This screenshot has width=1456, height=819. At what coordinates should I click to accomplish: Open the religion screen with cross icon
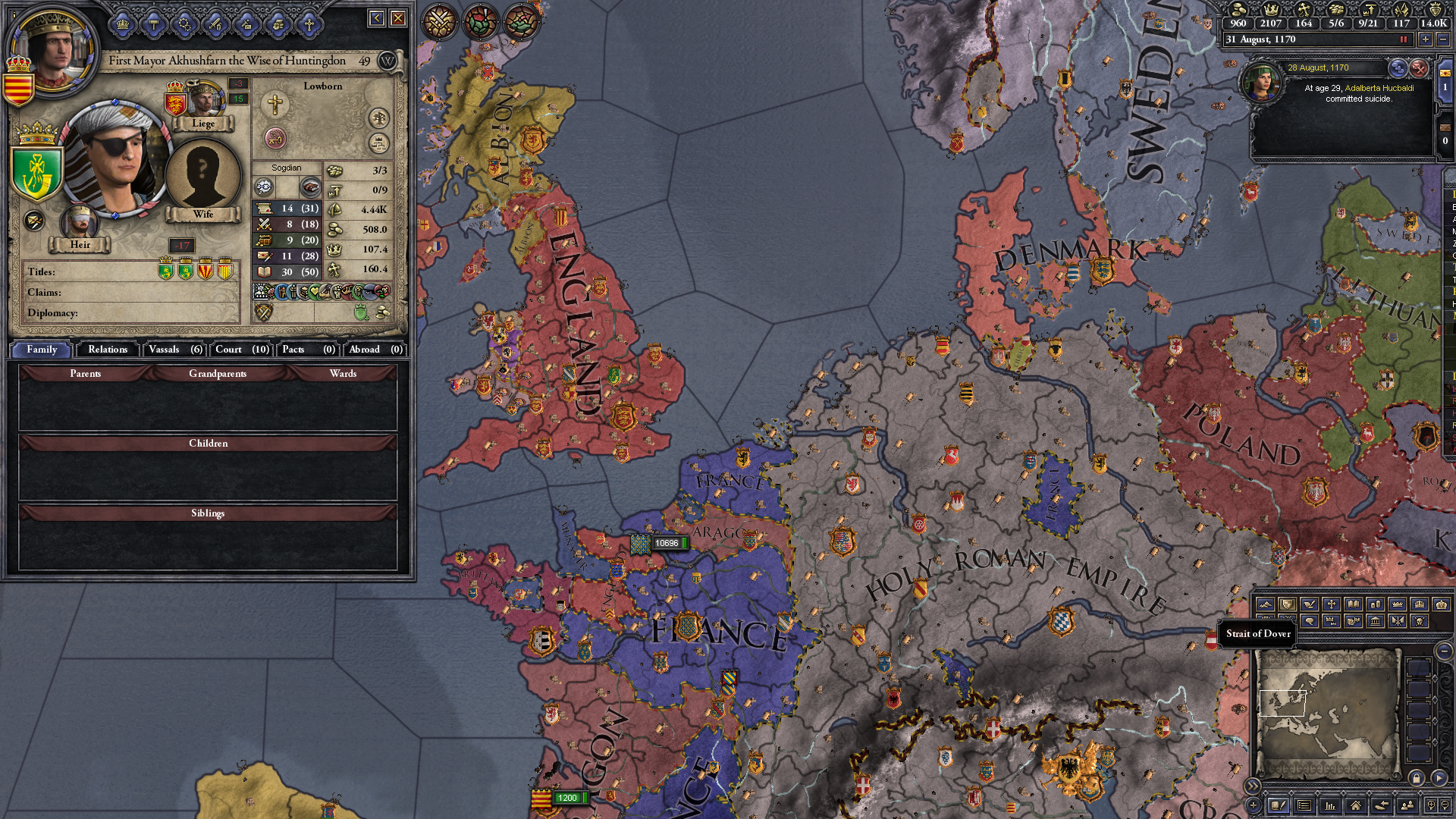[x=309, y=23]
